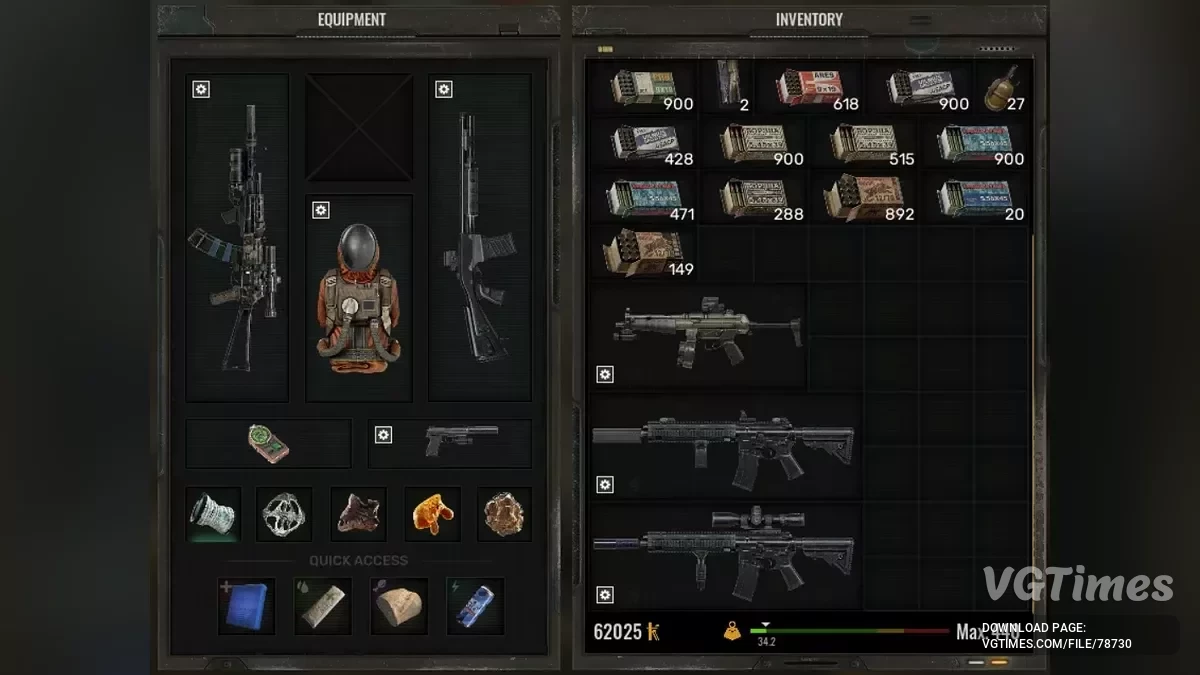This screenshot has height=675, width=1200.
Task: Select the bandage quick access slot
Action: [x=322, y=605]
